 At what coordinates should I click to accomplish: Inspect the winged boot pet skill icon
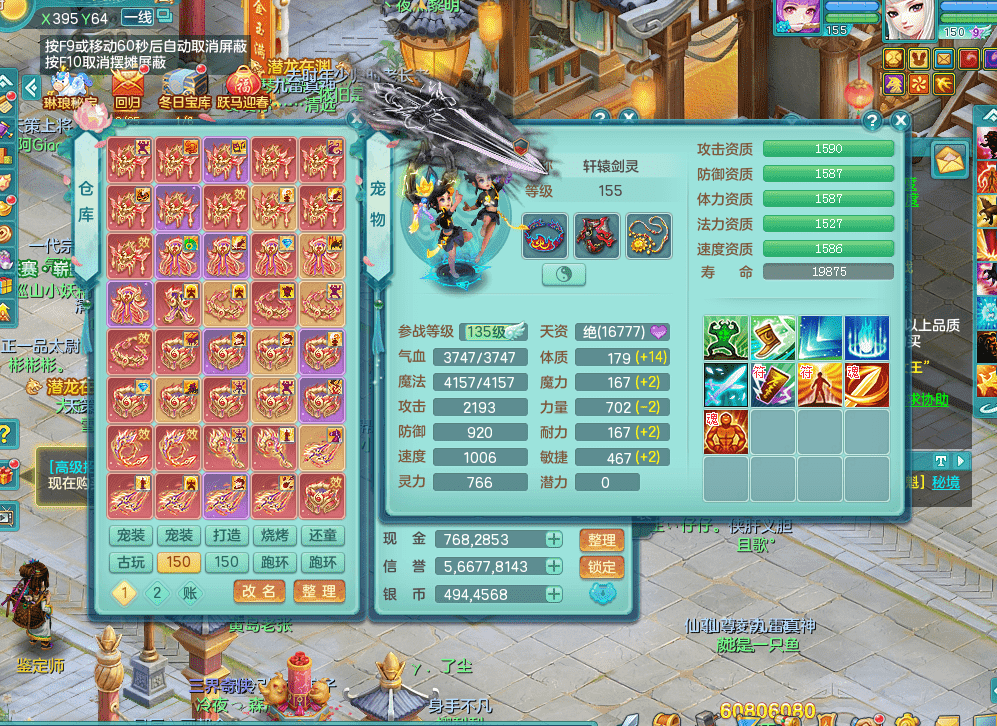pos(773,338)
